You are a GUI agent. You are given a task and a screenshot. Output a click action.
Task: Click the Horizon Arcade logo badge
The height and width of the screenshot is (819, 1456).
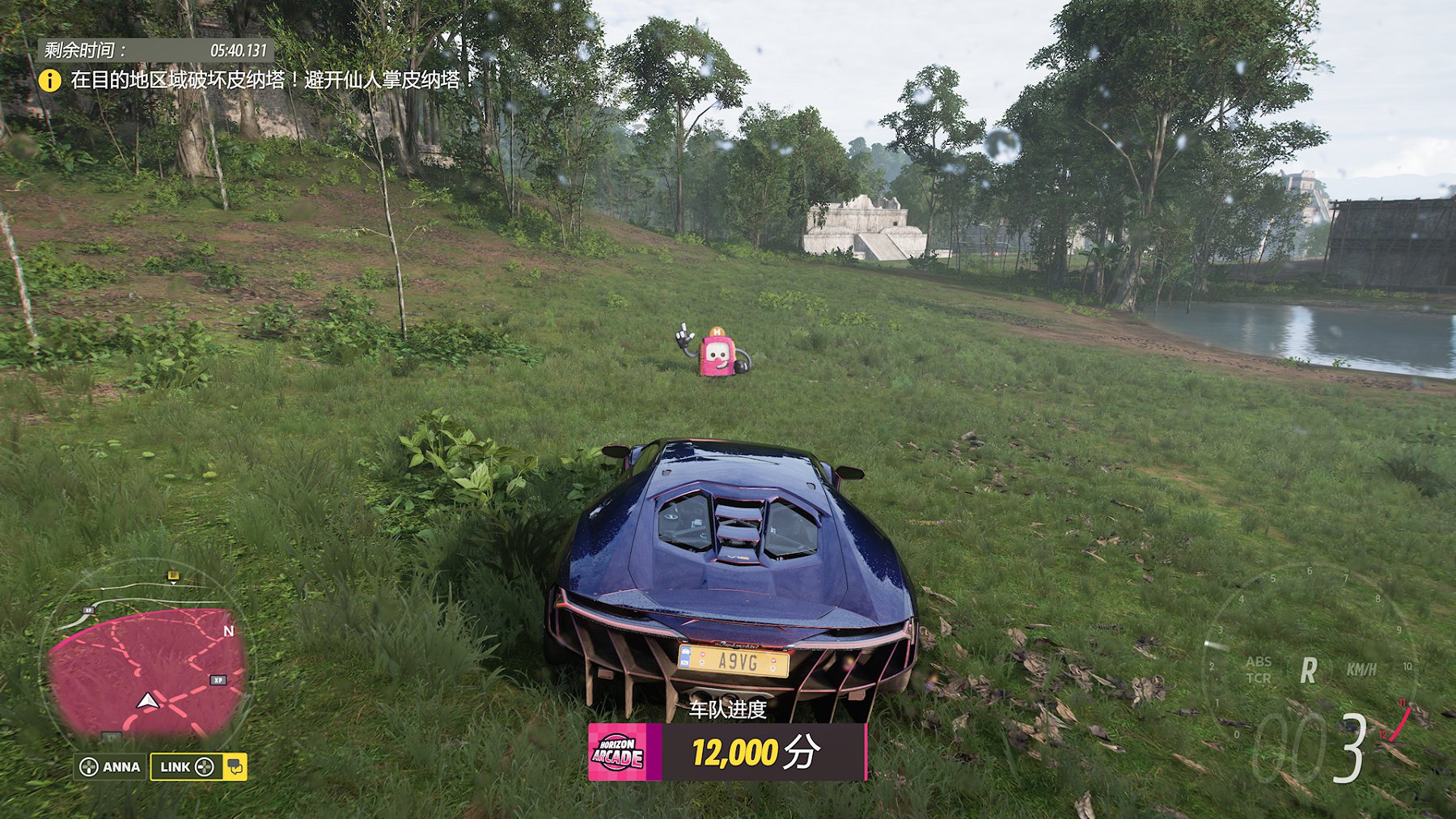618,753
